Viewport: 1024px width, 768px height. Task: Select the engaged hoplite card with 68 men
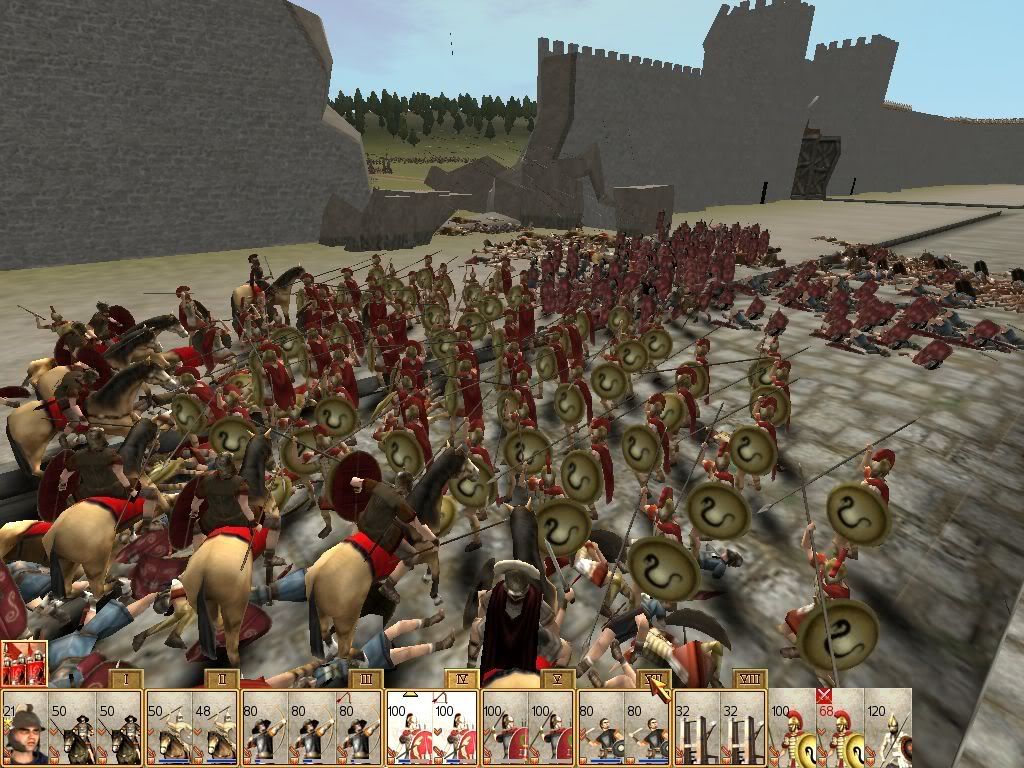point(840,728)
